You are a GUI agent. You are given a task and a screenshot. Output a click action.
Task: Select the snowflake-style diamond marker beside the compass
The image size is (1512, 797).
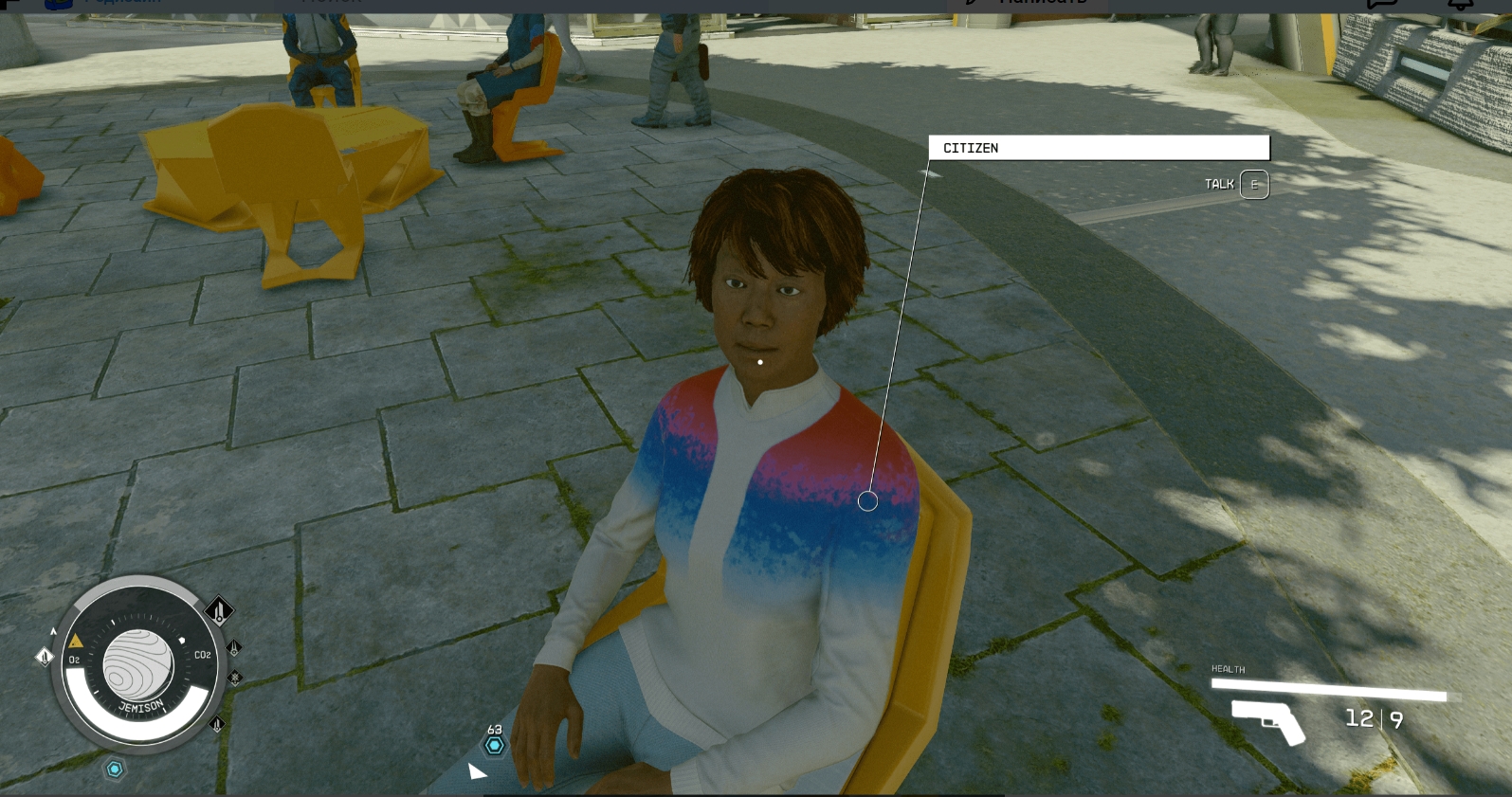coord(234,678)
